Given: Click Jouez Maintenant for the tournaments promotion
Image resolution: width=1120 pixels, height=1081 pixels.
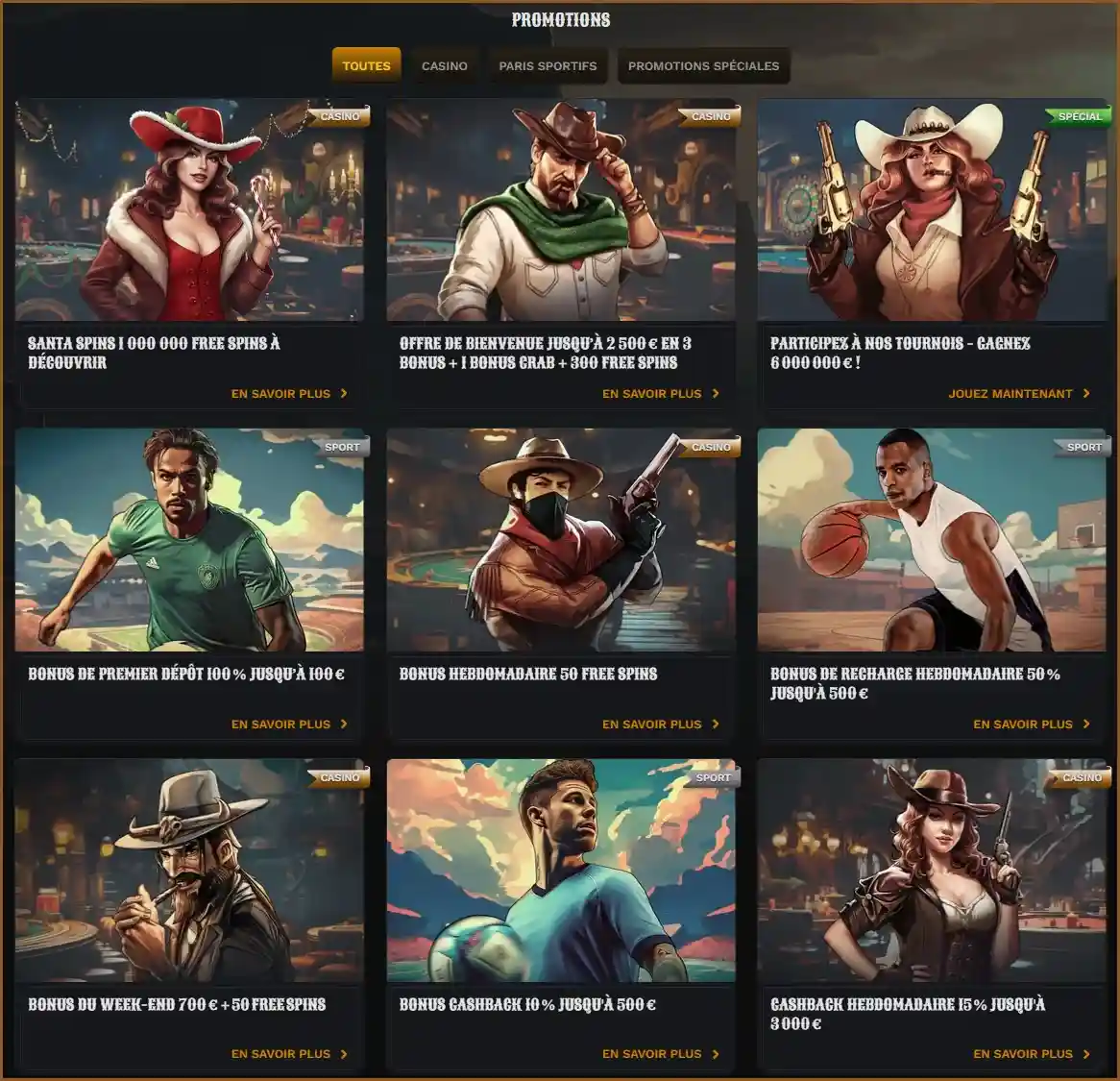Looking at the screenshot, I should (1019, 393).
